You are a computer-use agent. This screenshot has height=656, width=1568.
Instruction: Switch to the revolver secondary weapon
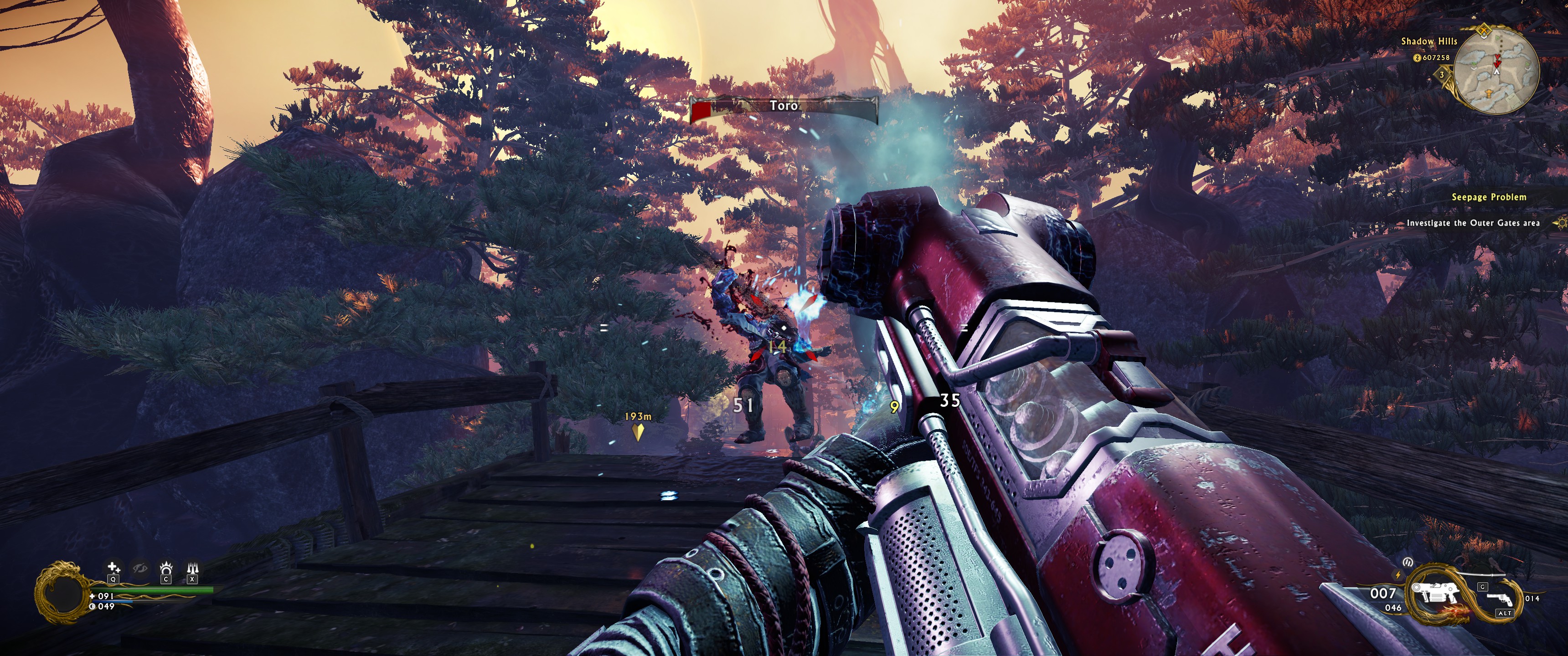(x=1501, y=600)
